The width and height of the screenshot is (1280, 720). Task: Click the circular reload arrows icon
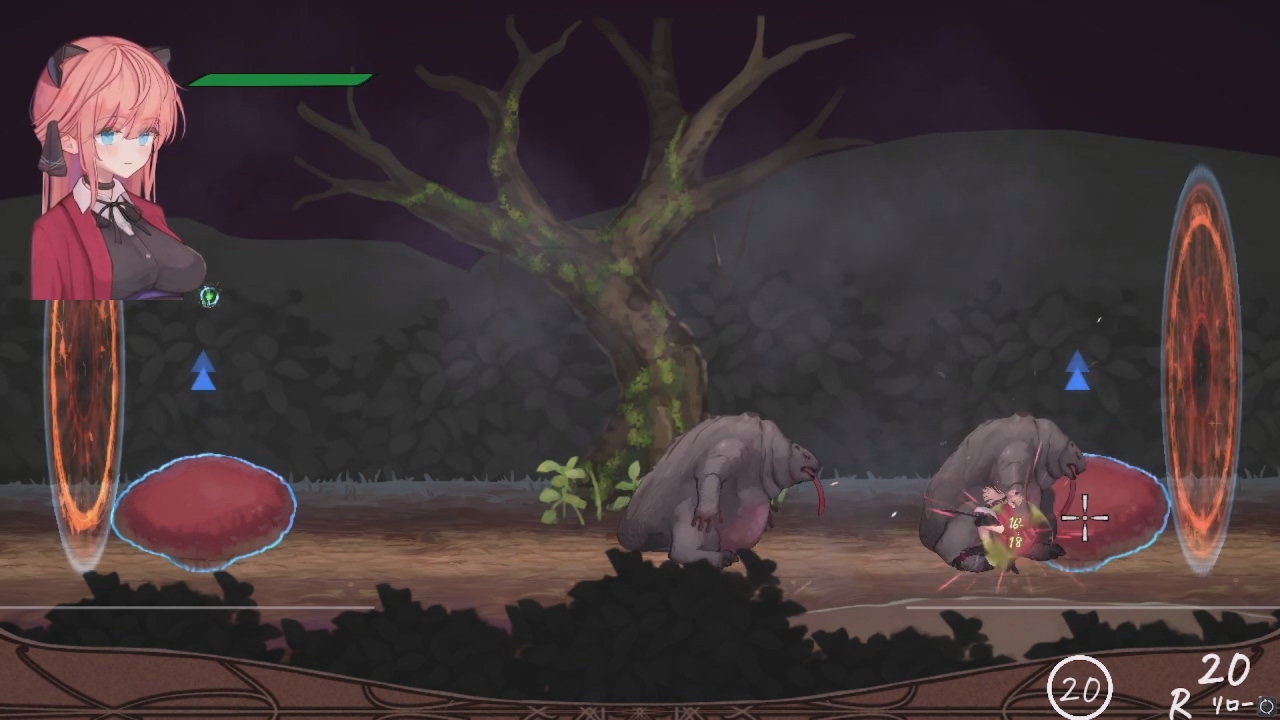pyautogui.click(x=1266, y=705)
